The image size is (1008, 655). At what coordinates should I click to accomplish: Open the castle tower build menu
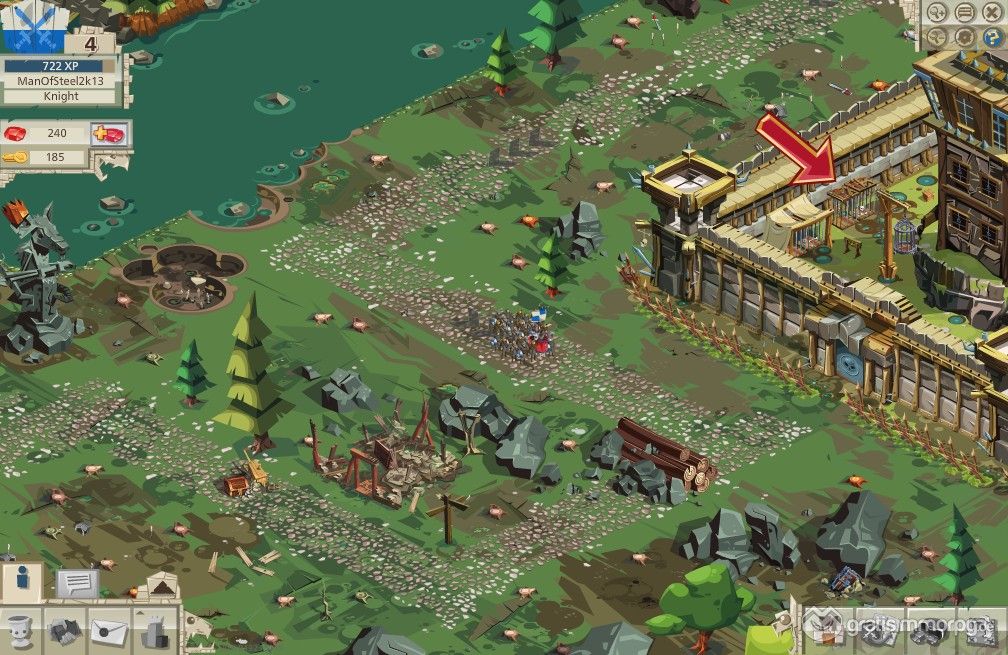point(154,630)
